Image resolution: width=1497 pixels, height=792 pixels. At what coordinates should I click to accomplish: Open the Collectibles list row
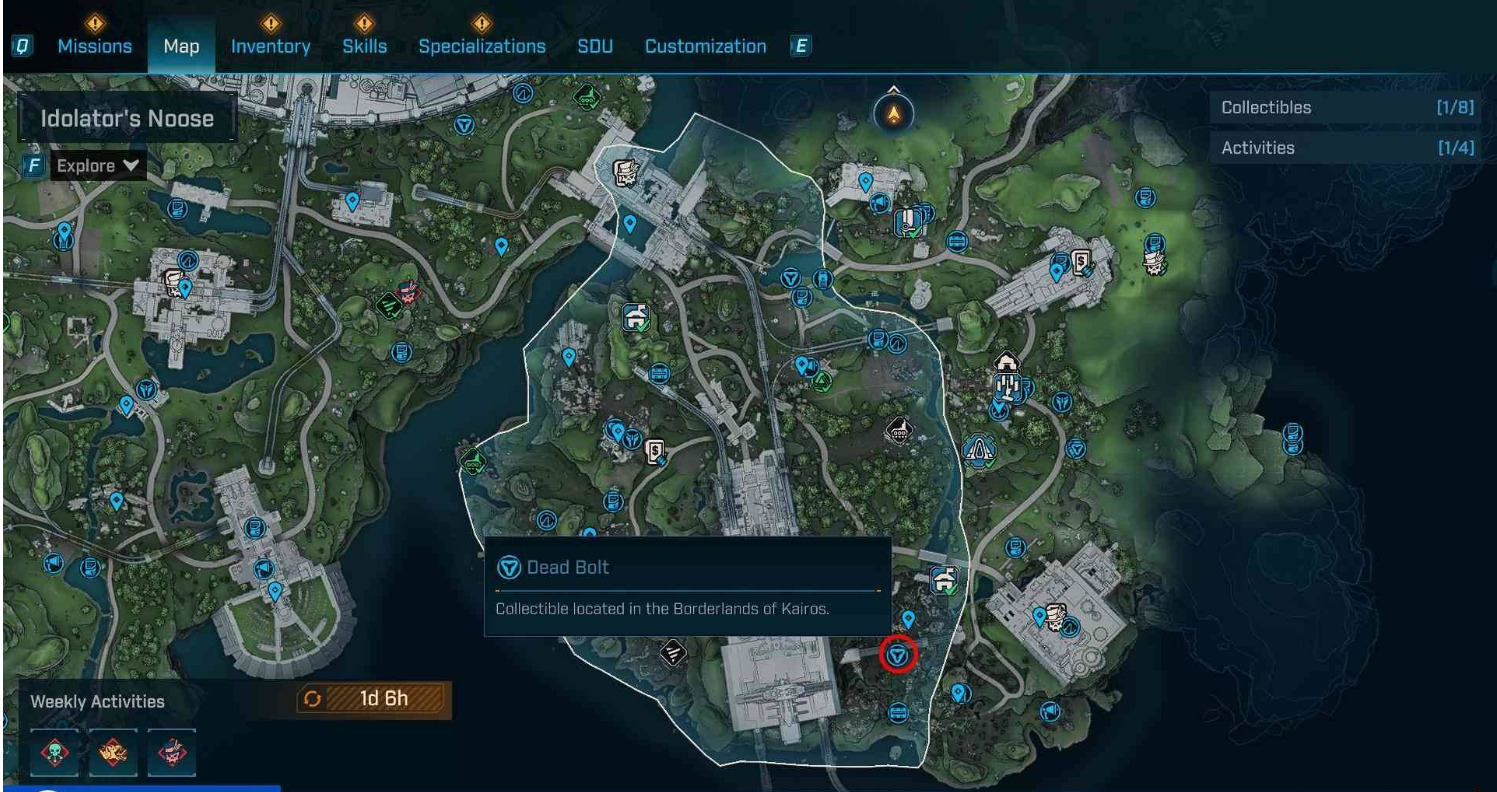point(1347,108)
